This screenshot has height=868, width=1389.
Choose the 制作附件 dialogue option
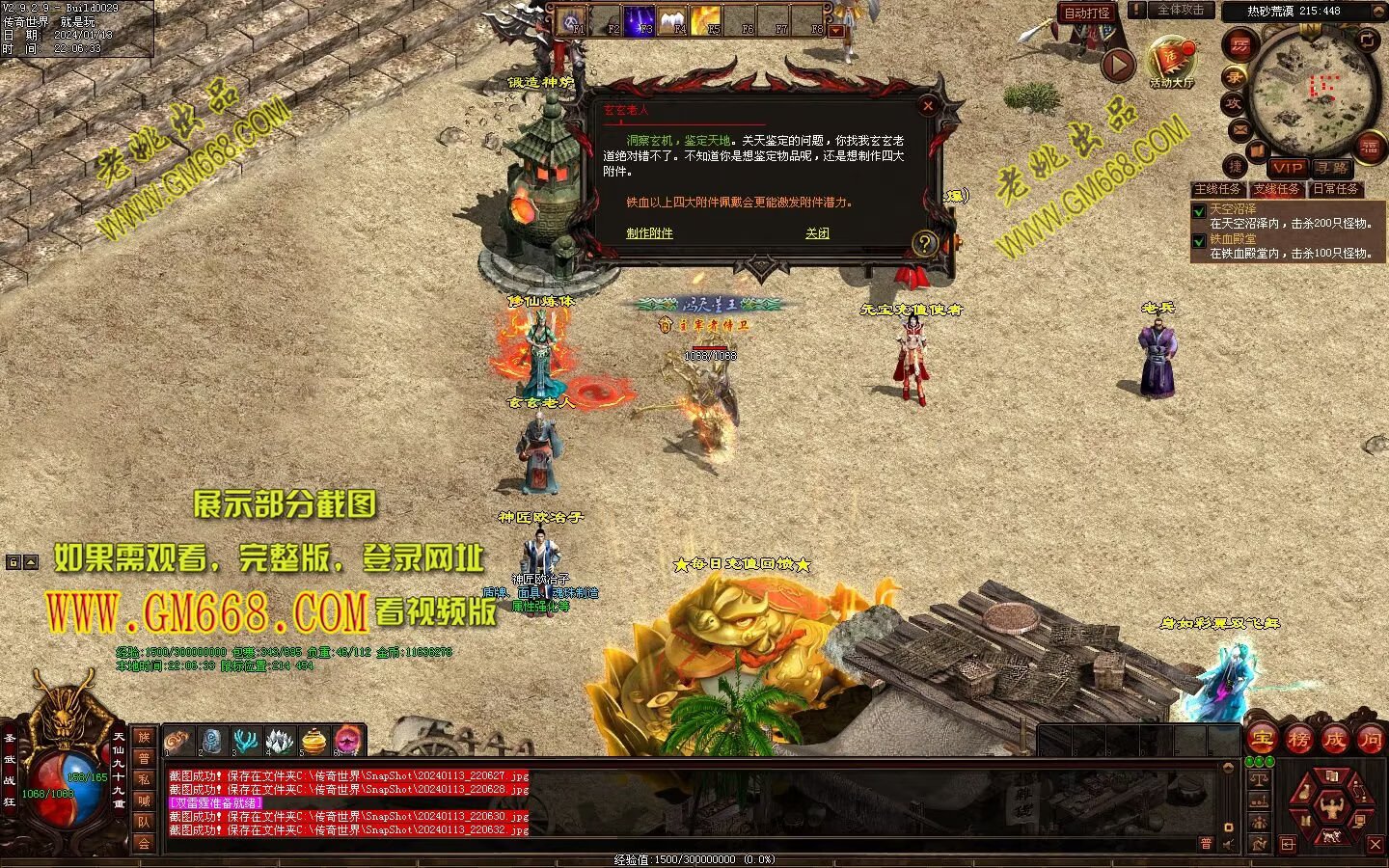pyautogui.click(x=649, y=233)
